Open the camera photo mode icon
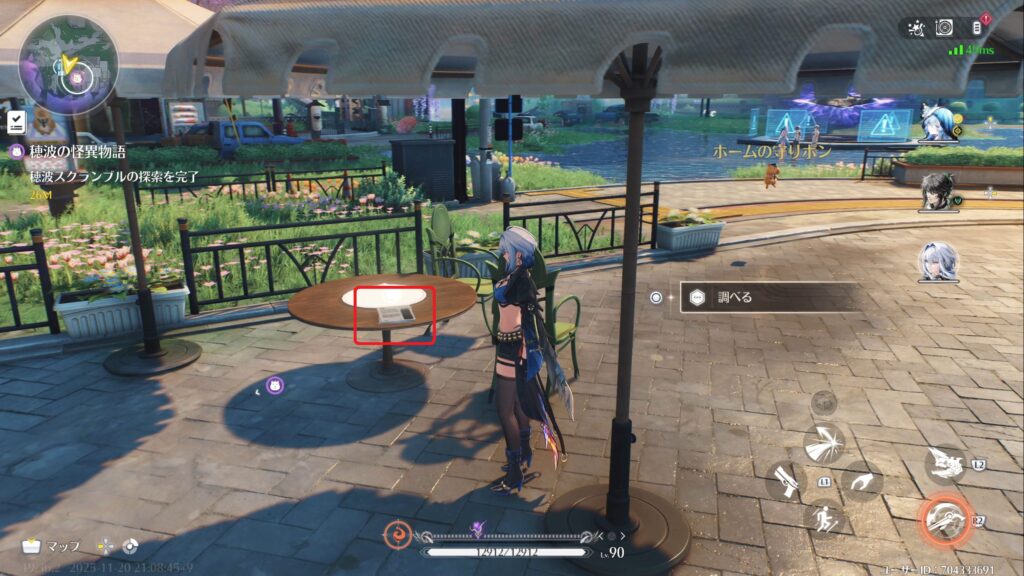1024x576 pixels. pos(943,28)
